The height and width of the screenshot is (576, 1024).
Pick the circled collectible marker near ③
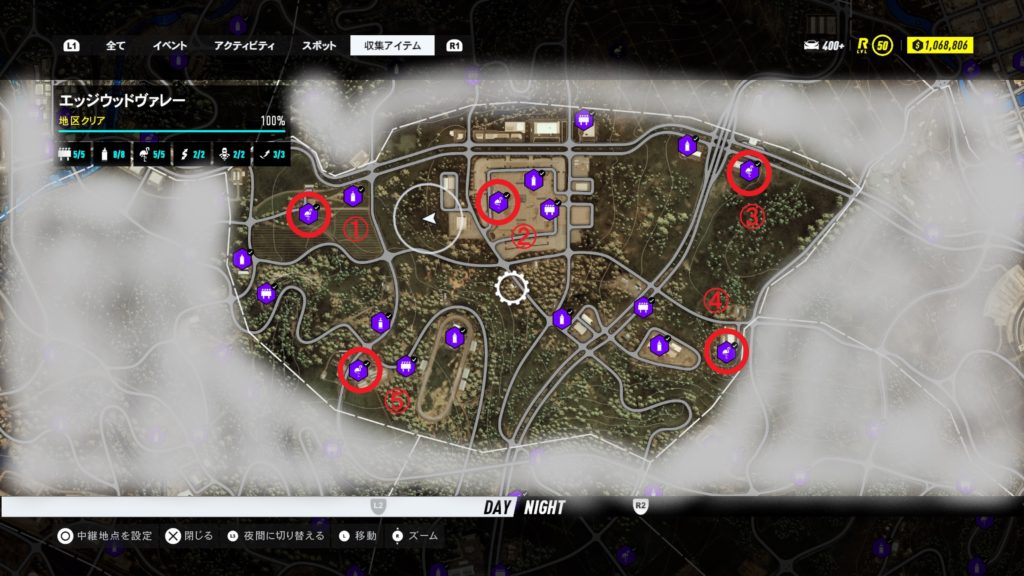[x=749, y=173]
